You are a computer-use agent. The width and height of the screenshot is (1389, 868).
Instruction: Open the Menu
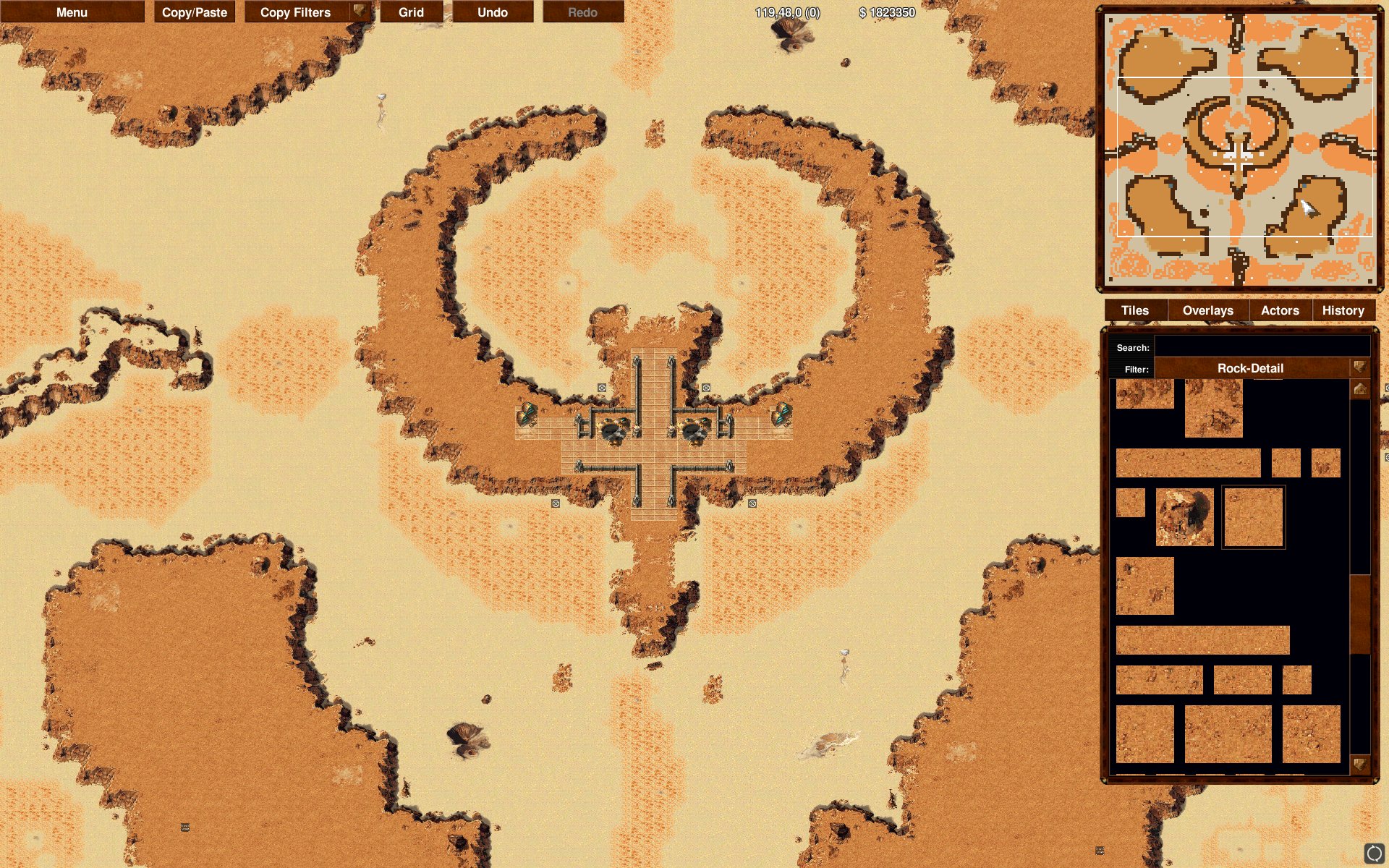72,12
